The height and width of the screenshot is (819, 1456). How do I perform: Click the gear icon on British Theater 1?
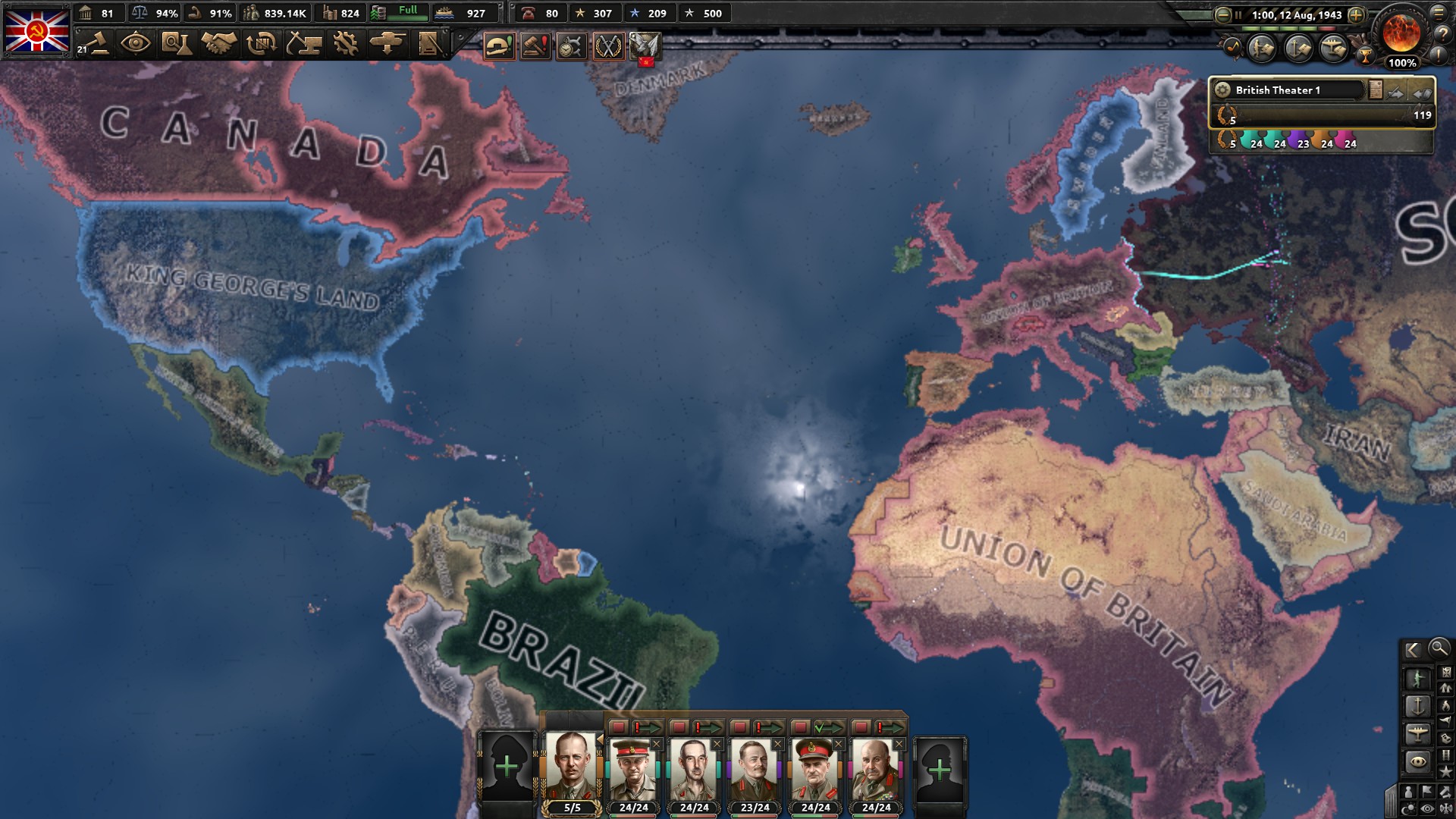pos(1224,90)
